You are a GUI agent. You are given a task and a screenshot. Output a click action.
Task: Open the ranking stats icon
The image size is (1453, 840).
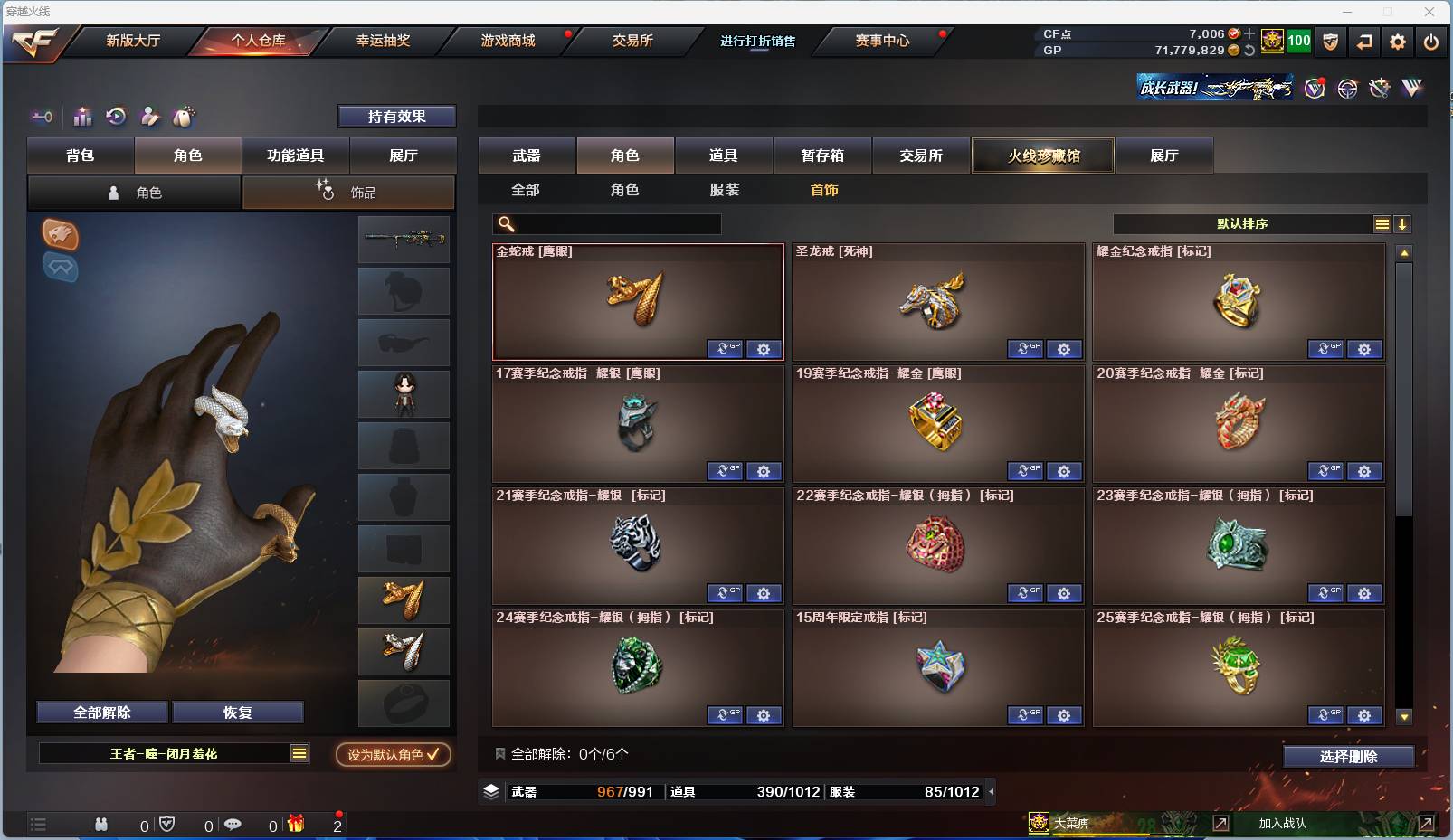81,118
